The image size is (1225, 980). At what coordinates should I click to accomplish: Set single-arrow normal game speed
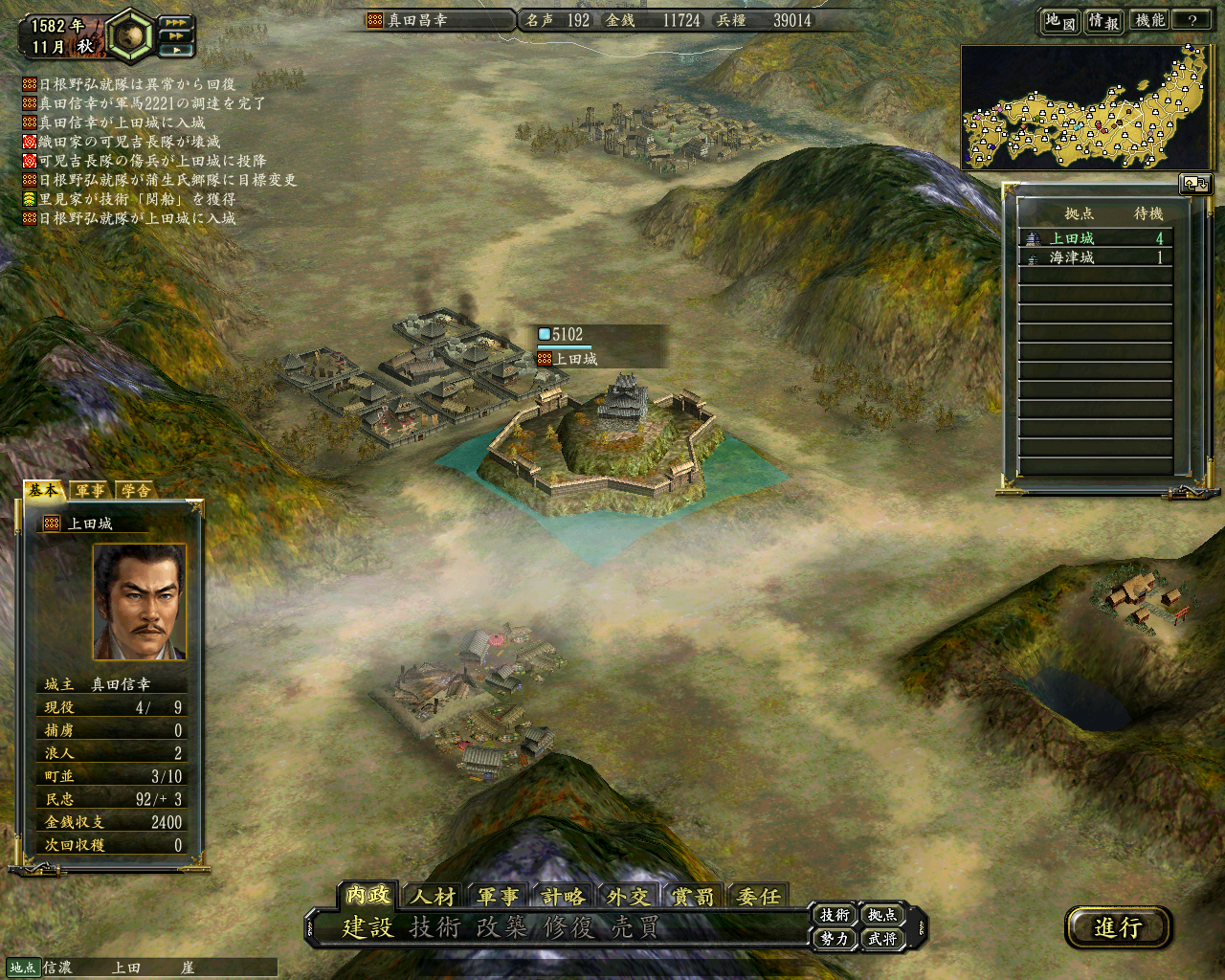click(175, 50)
